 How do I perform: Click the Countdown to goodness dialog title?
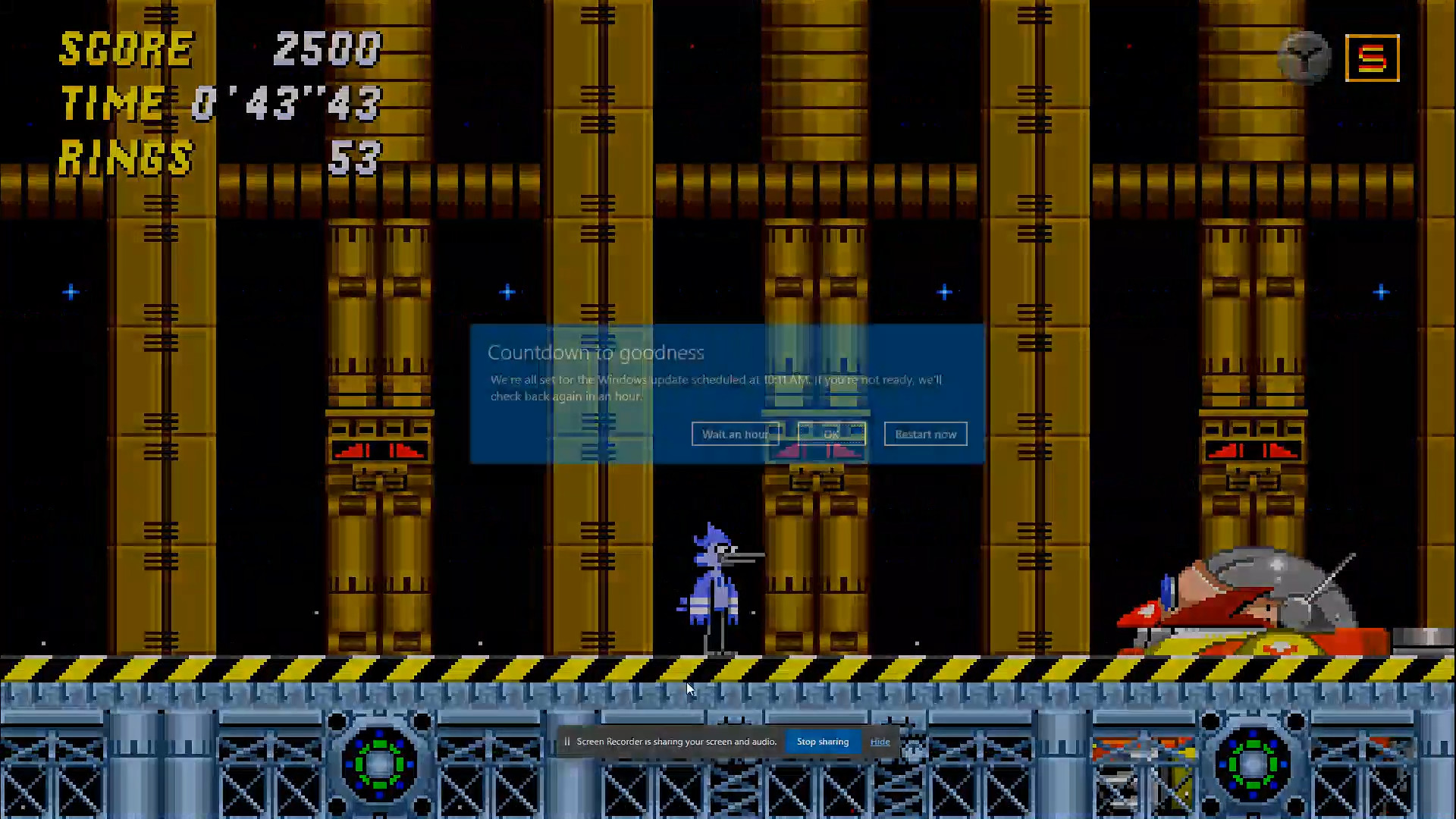pos(596,352)
